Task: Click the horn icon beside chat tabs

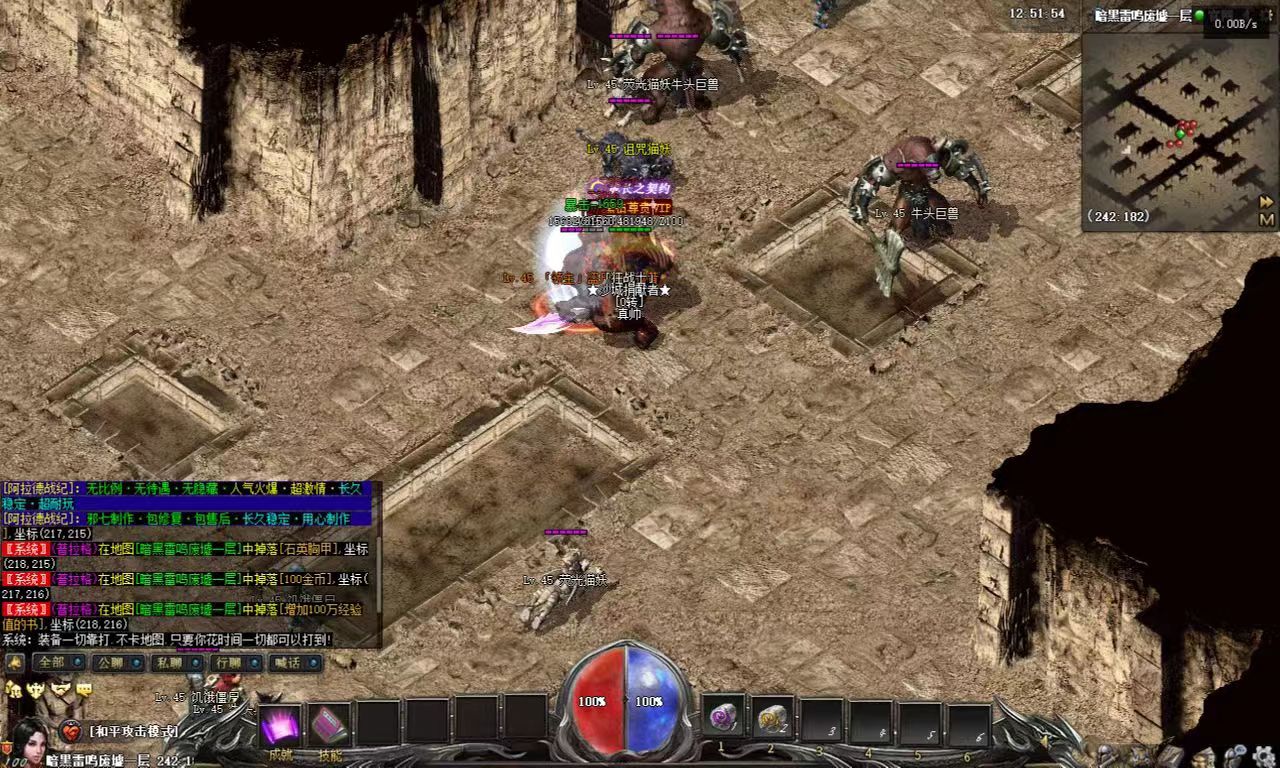Action: pos(15,662)
